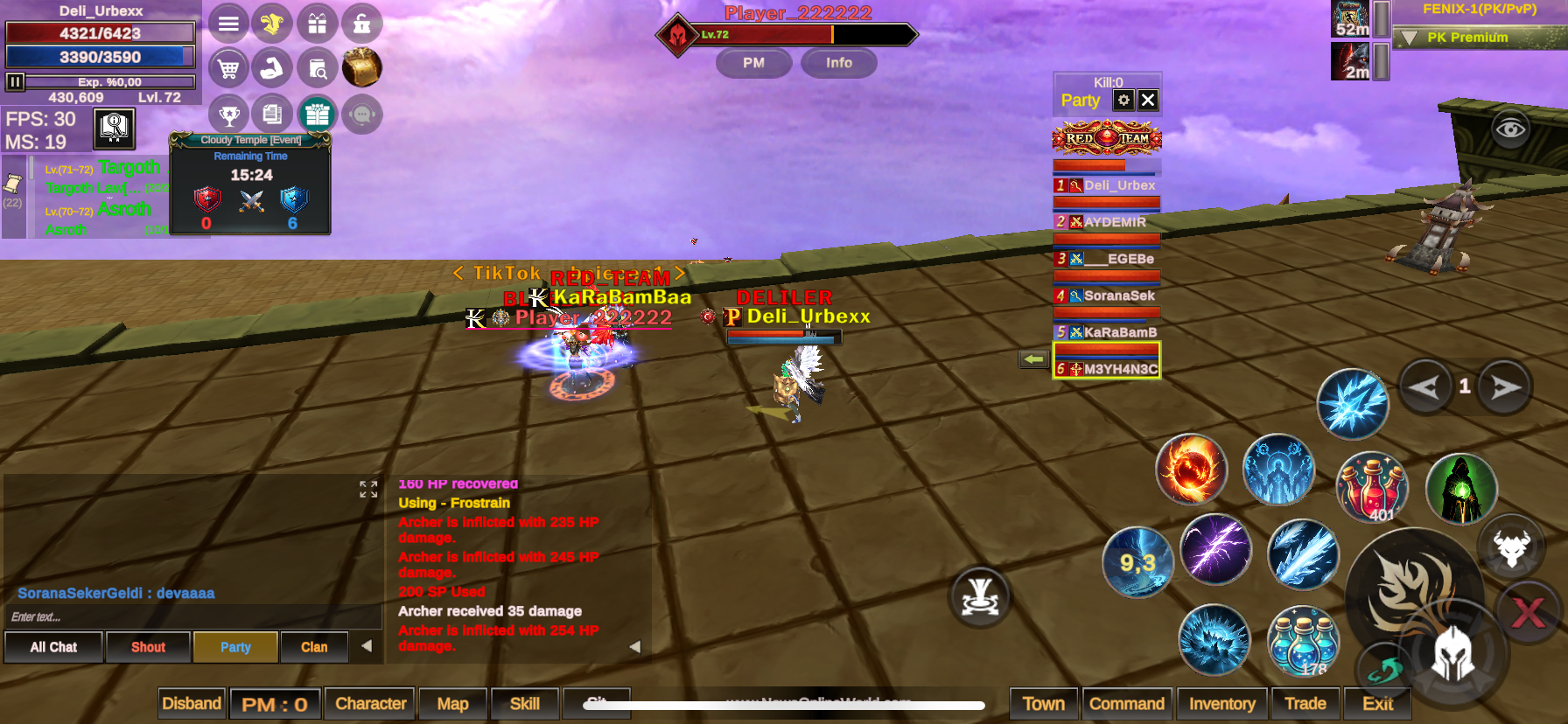Send a PM to the targeted player
1568x724 pixels.
click(x=753, y=63)
